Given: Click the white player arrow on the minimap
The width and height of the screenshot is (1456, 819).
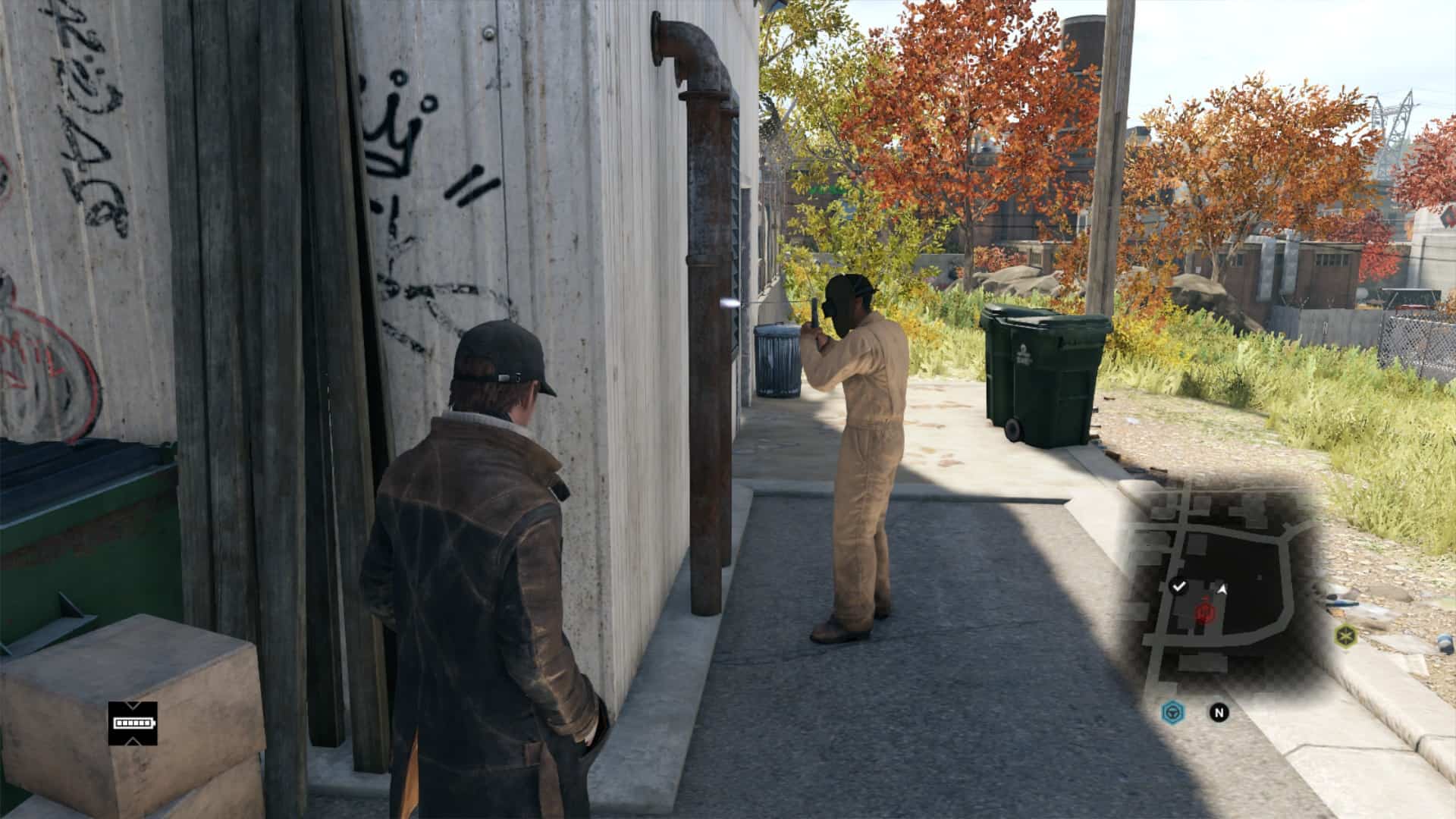Looking at the screenshot, I should pyautogui.click(x=1222, y=588).
